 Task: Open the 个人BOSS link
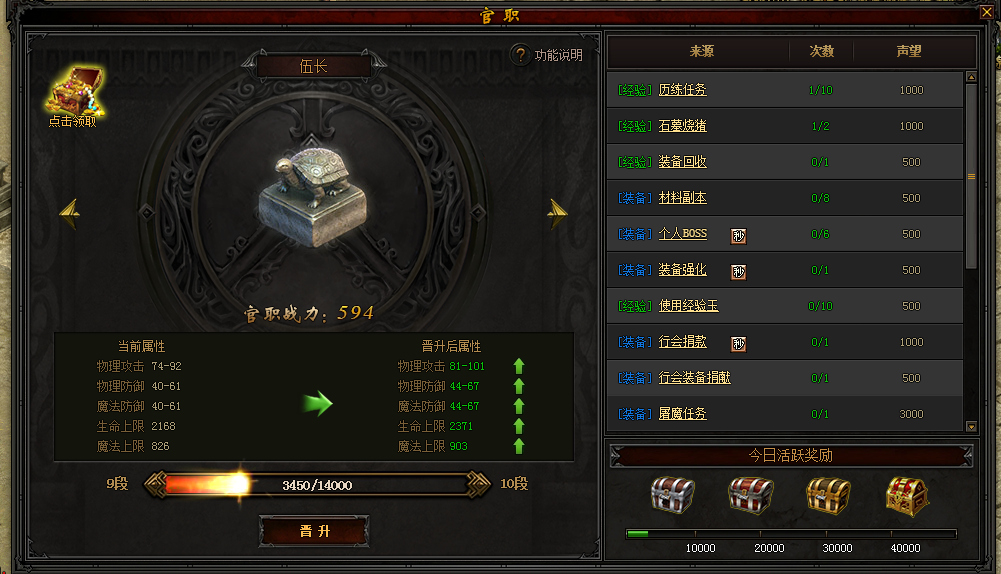point(682,234)
